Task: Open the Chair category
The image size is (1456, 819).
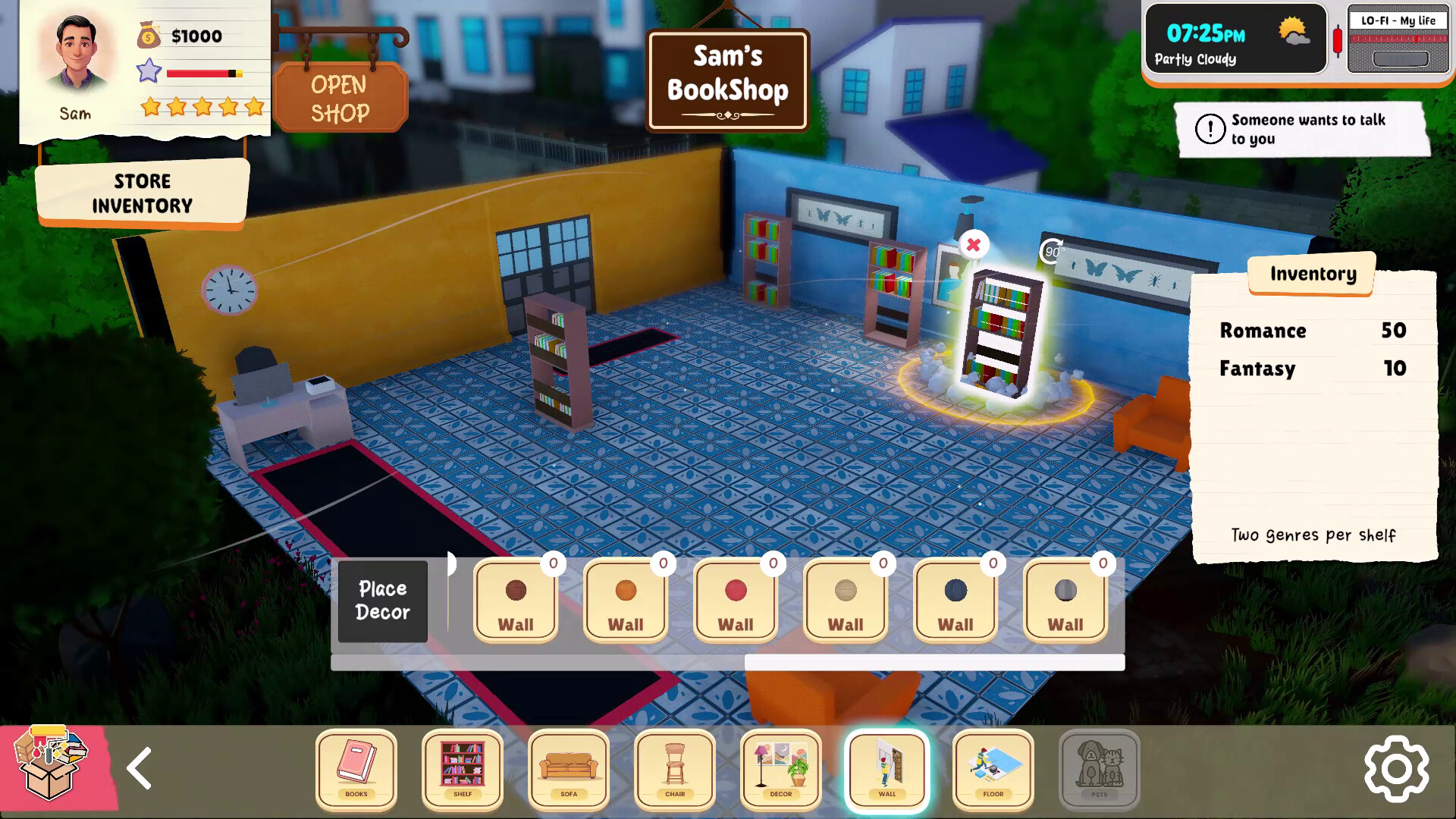Action: (674, 770)
